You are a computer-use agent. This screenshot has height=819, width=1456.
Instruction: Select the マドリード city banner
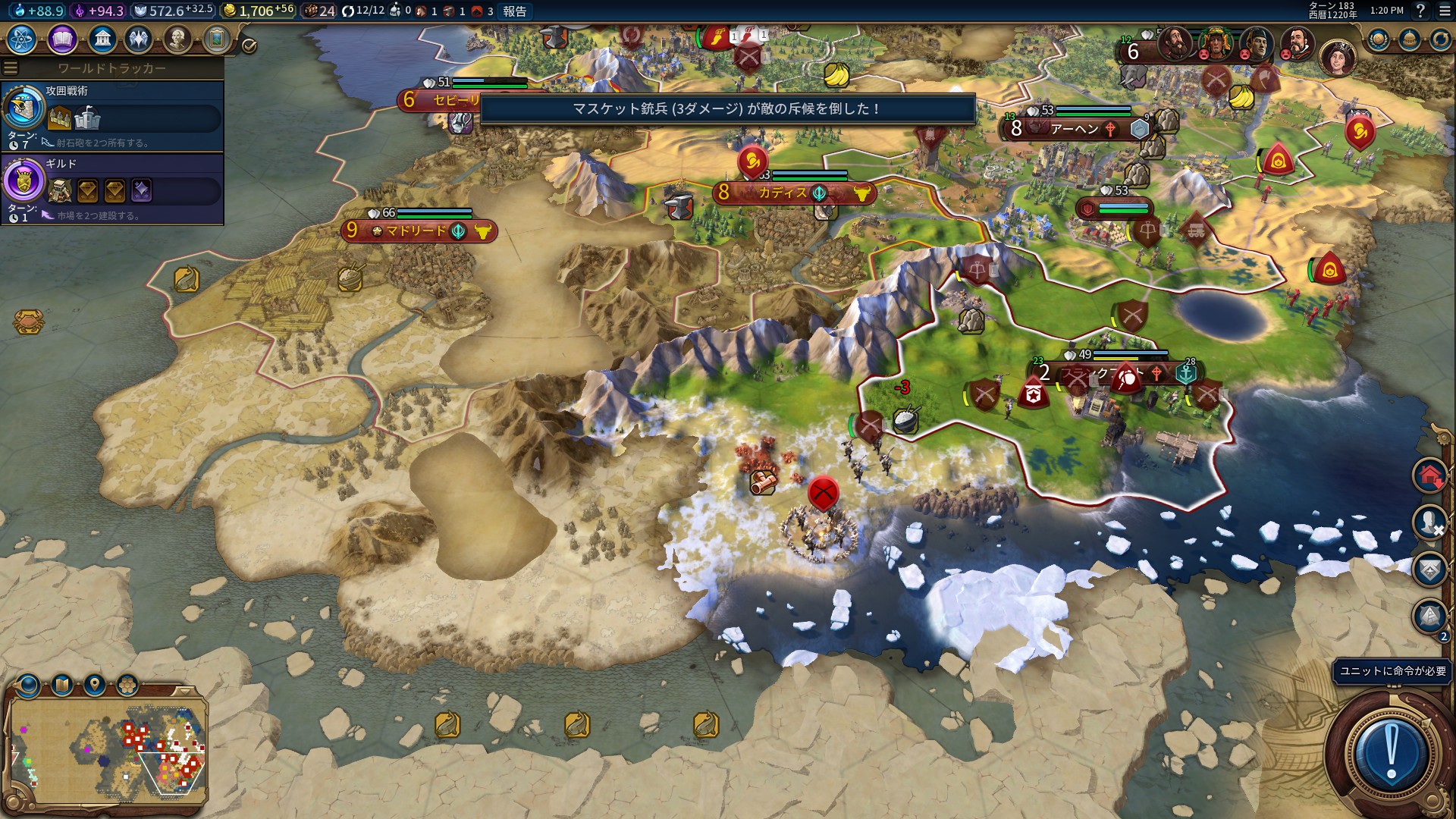[419, 231]
